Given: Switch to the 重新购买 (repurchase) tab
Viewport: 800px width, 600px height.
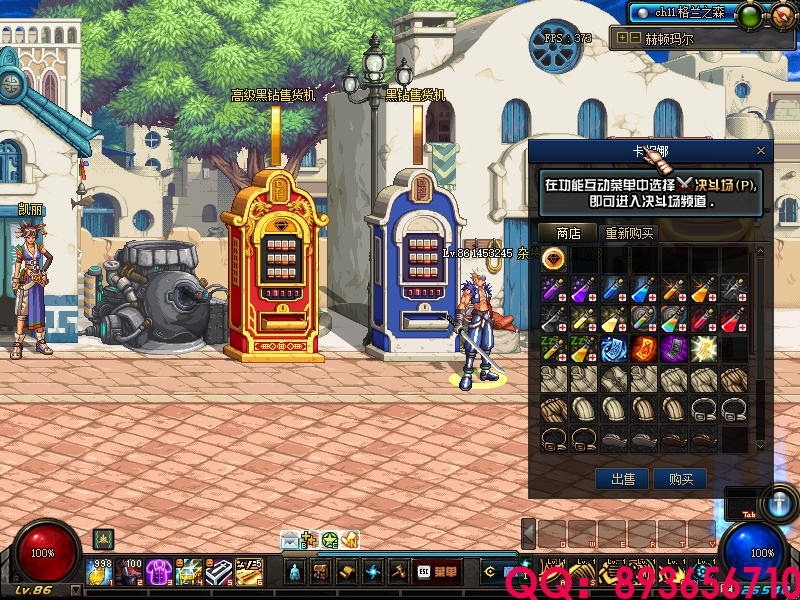Looking at the screenshot, I should [x=630, y=233].
